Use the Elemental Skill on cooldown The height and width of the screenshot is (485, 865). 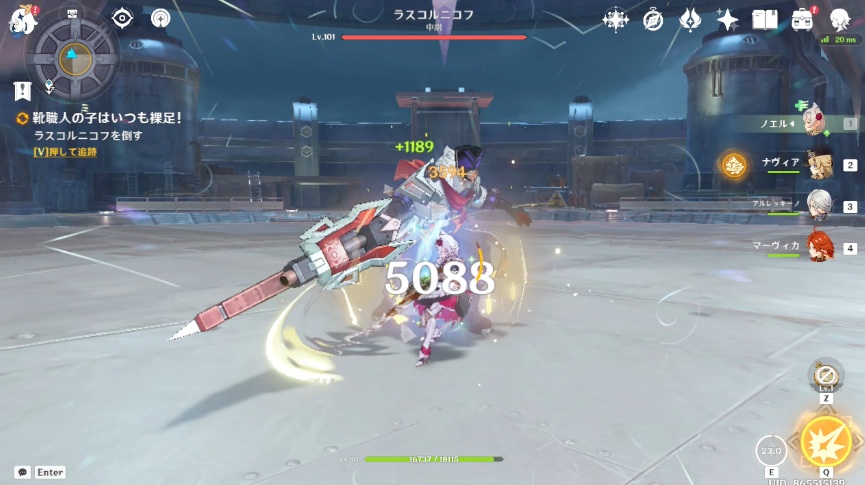pos(770,450)
